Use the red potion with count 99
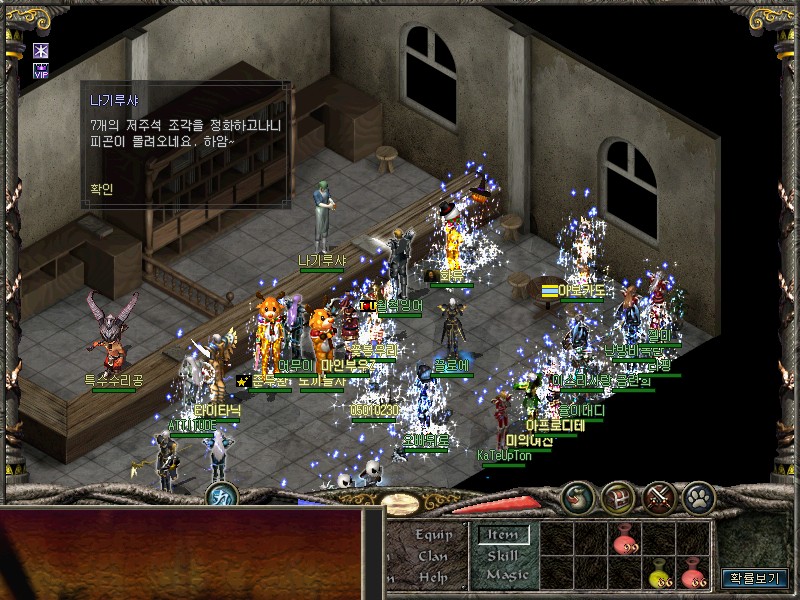 tap(625, 541)
